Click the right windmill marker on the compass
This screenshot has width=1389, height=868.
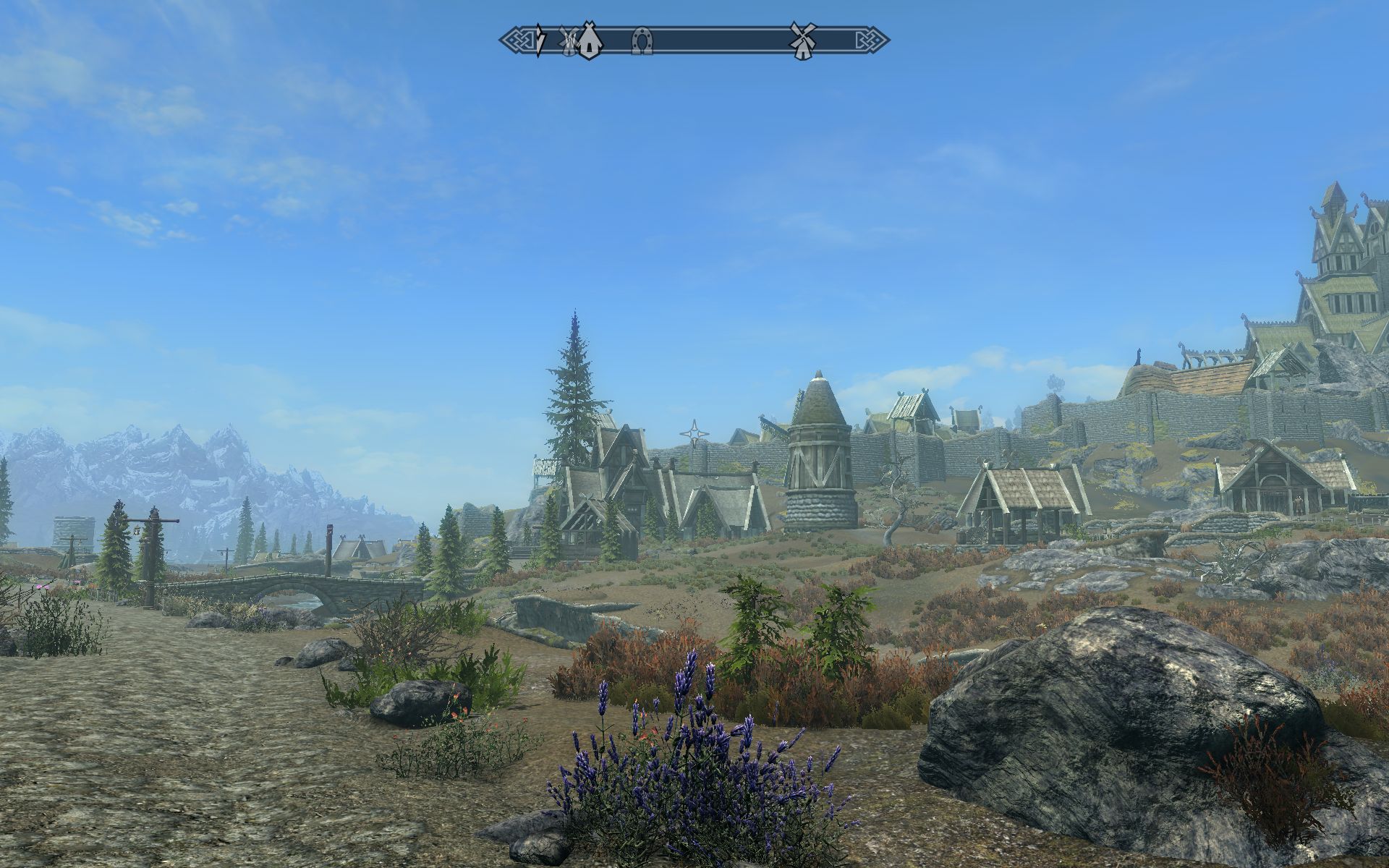(x=803, y=42)
